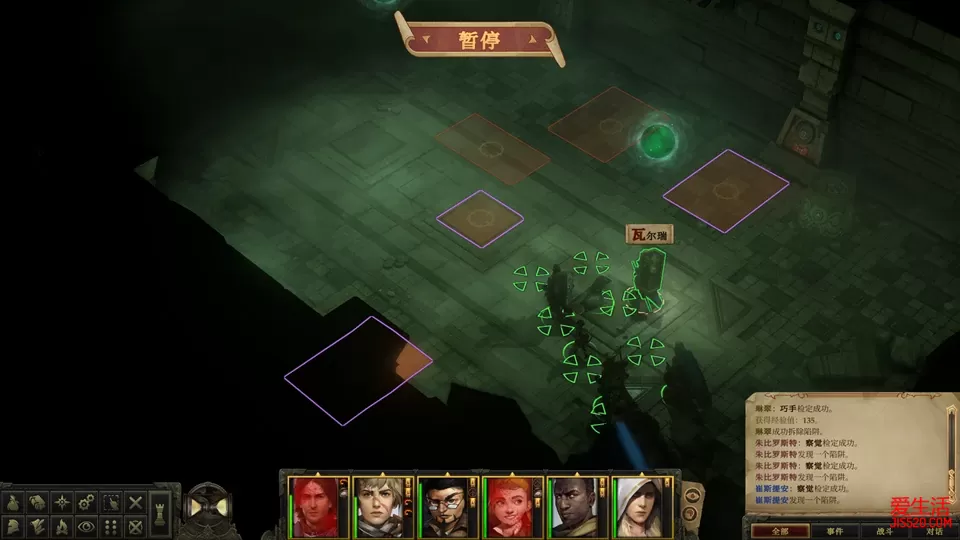Switch to the 对话 log tab
Screen dimensions: 960x540
pos(934,531)
